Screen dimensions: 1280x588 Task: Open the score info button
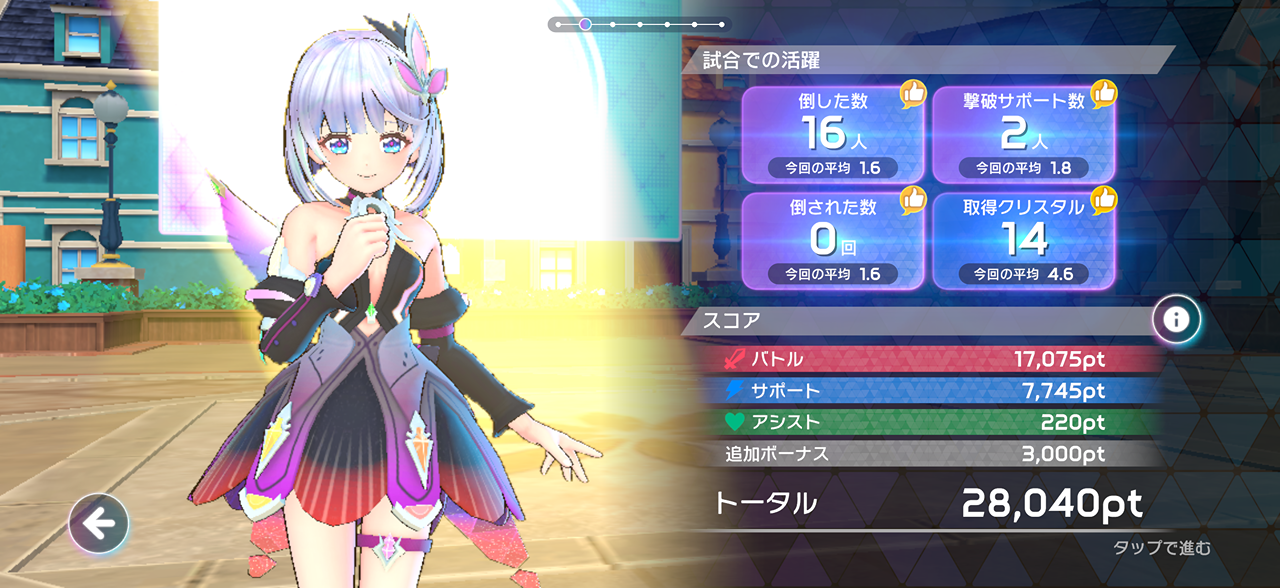pos(1176,320)
